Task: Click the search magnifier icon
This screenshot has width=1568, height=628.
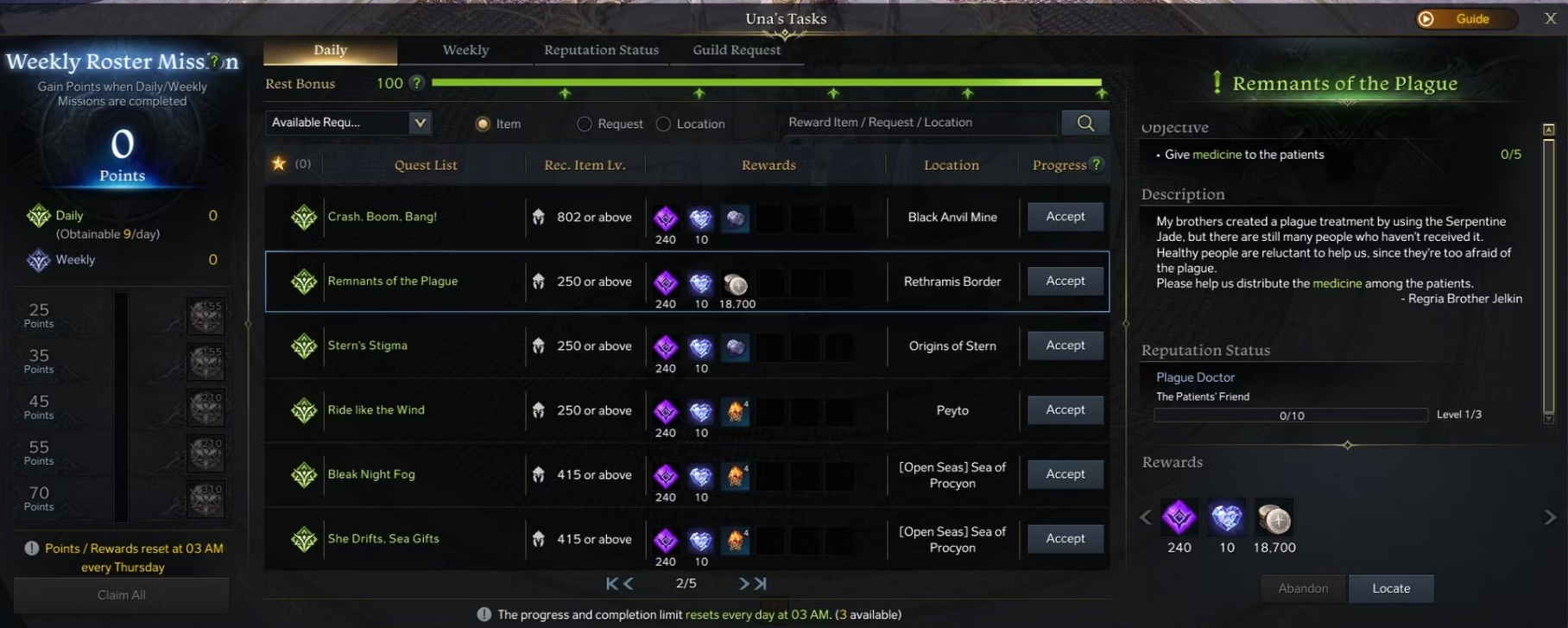Action: [1084, 123]
